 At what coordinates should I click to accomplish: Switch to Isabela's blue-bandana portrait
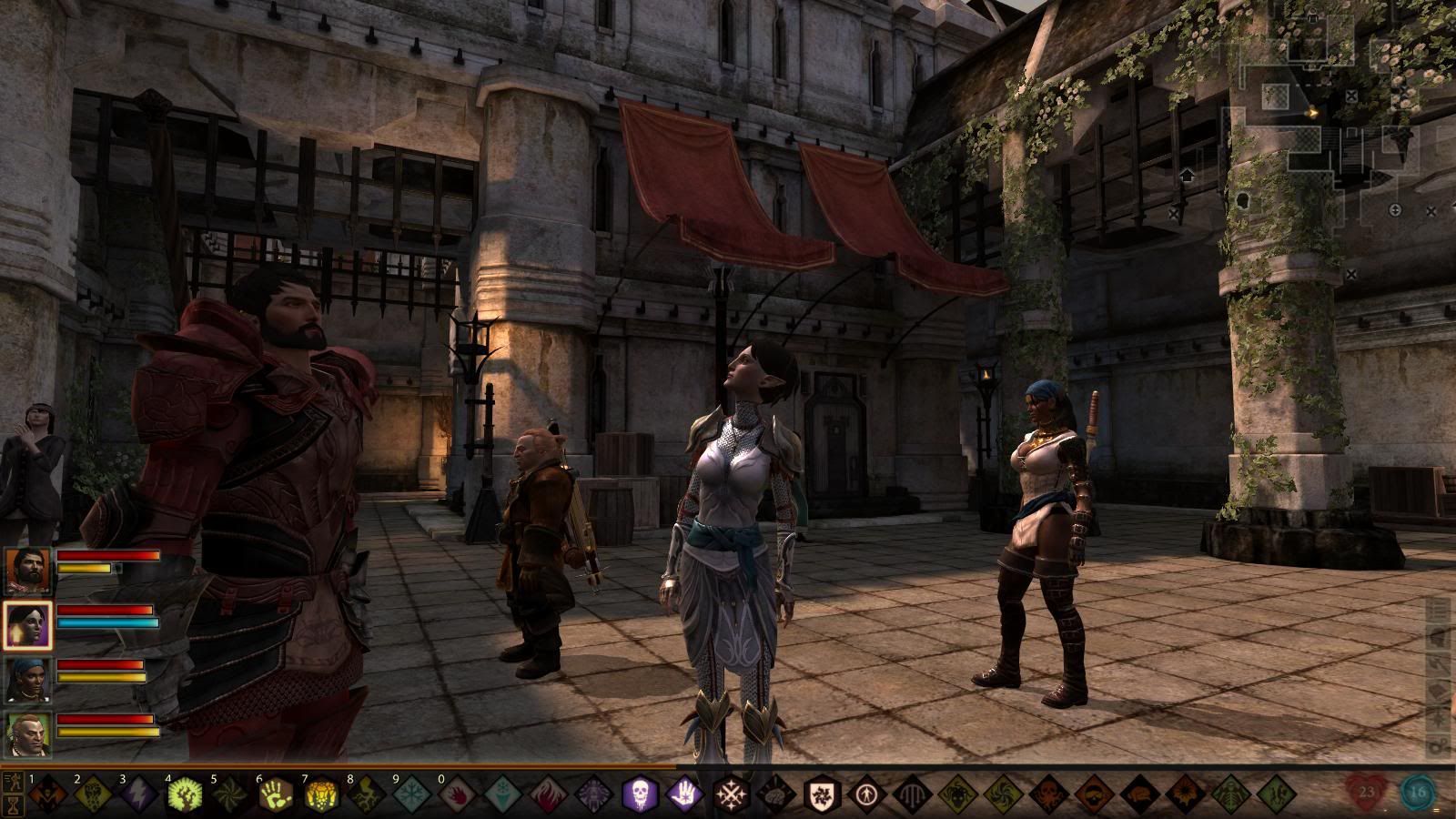27,680
